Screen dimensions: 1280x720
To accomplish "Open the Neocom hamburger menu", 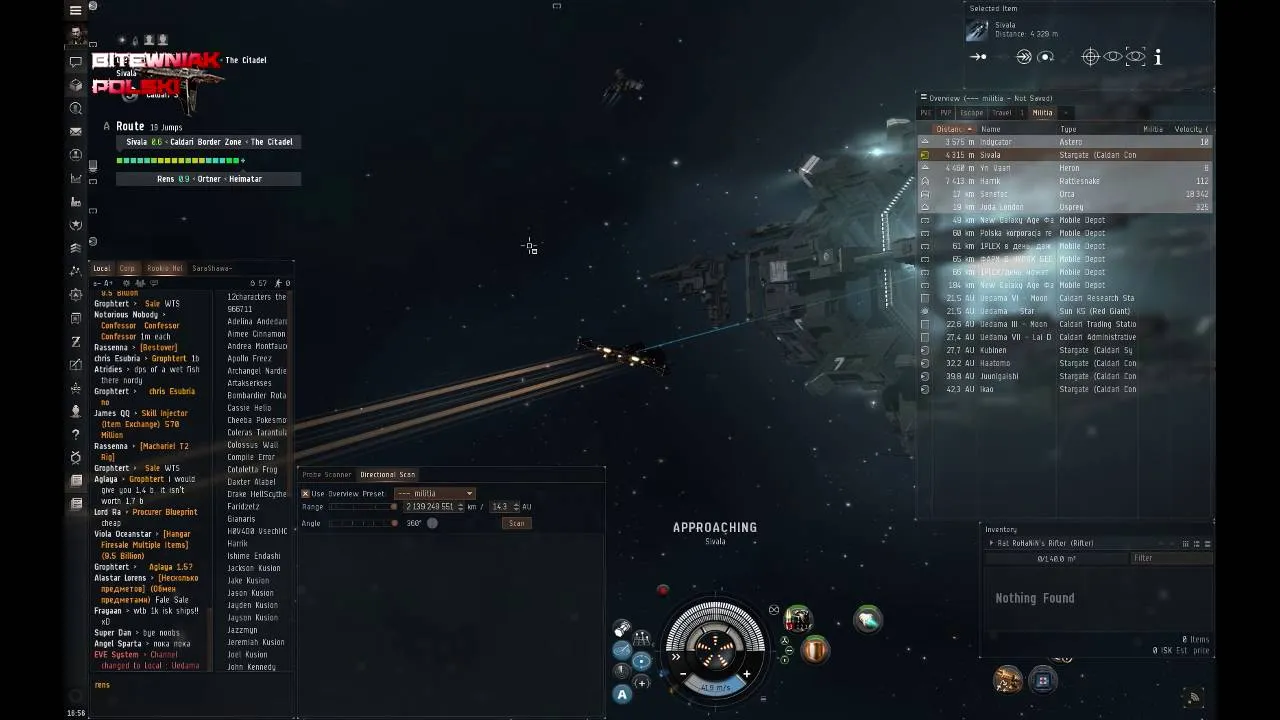I will [x=75, y=11].
